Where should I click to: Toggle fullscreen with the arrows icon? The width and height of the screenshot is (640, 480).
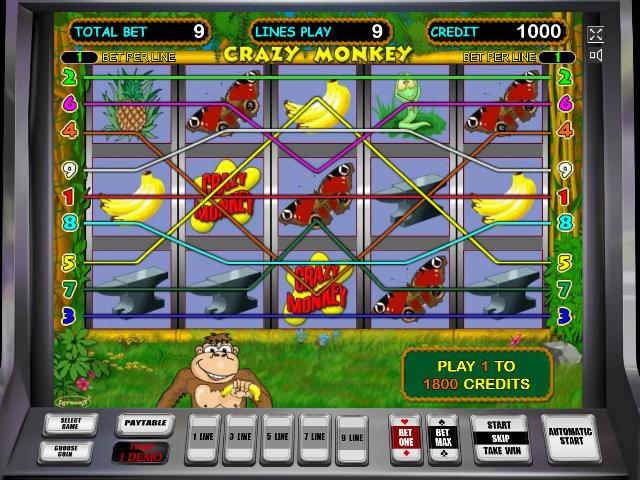[x=597, y=34]
